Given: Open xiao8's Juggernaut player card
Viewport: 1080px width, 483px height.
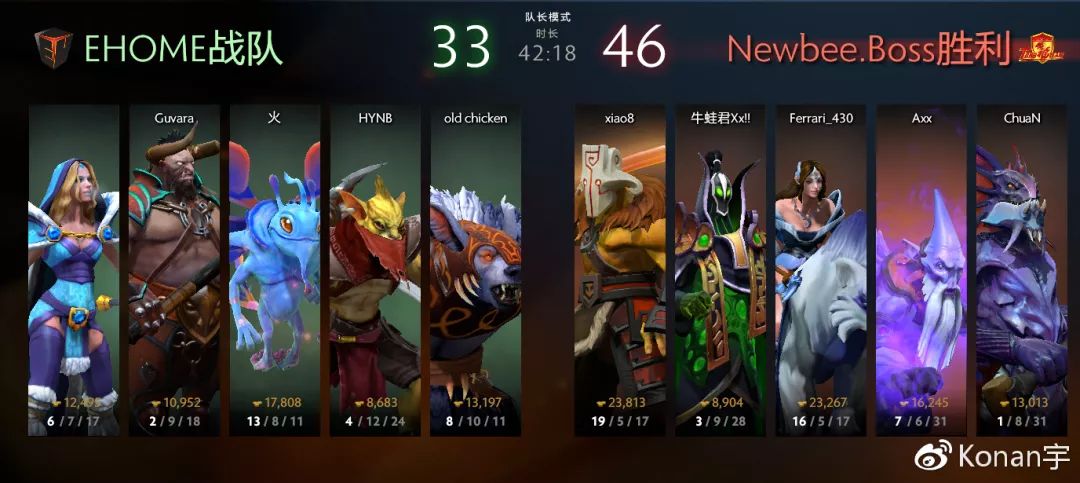Looking at the screenshot, I should 619,270.
